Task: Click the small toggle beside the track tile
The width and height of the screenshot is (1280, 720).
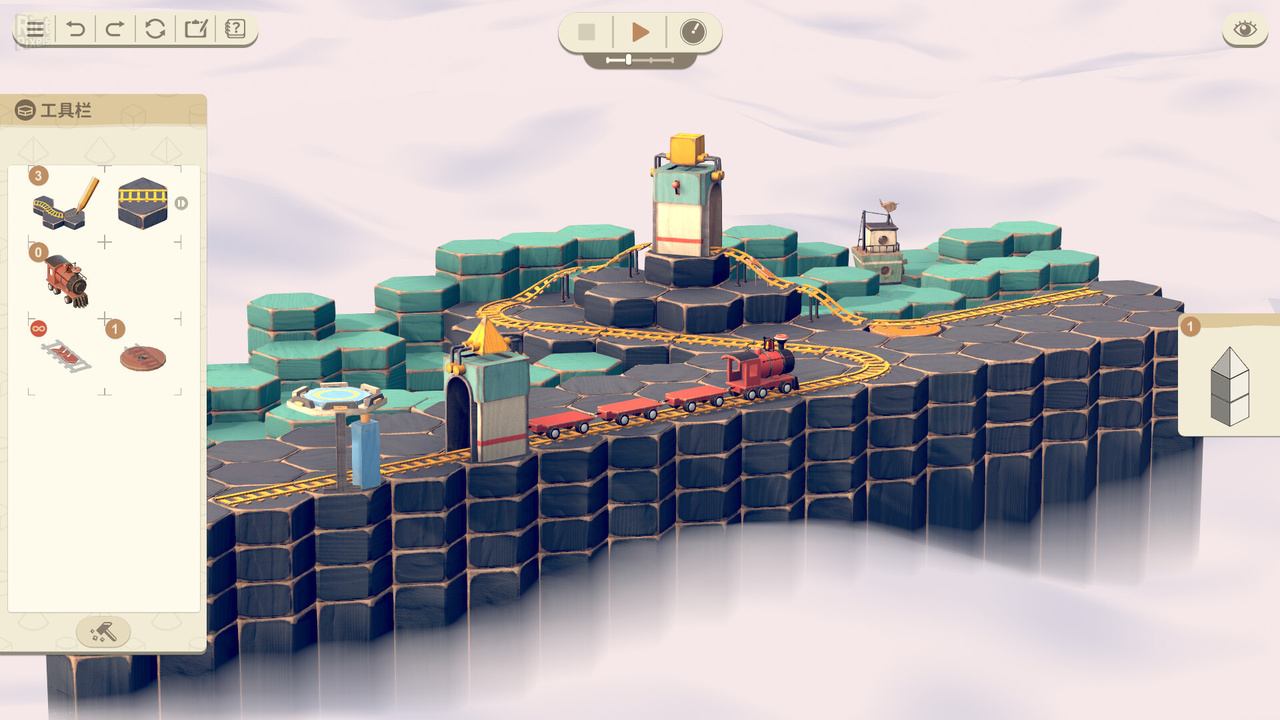Action: (181, 203)
